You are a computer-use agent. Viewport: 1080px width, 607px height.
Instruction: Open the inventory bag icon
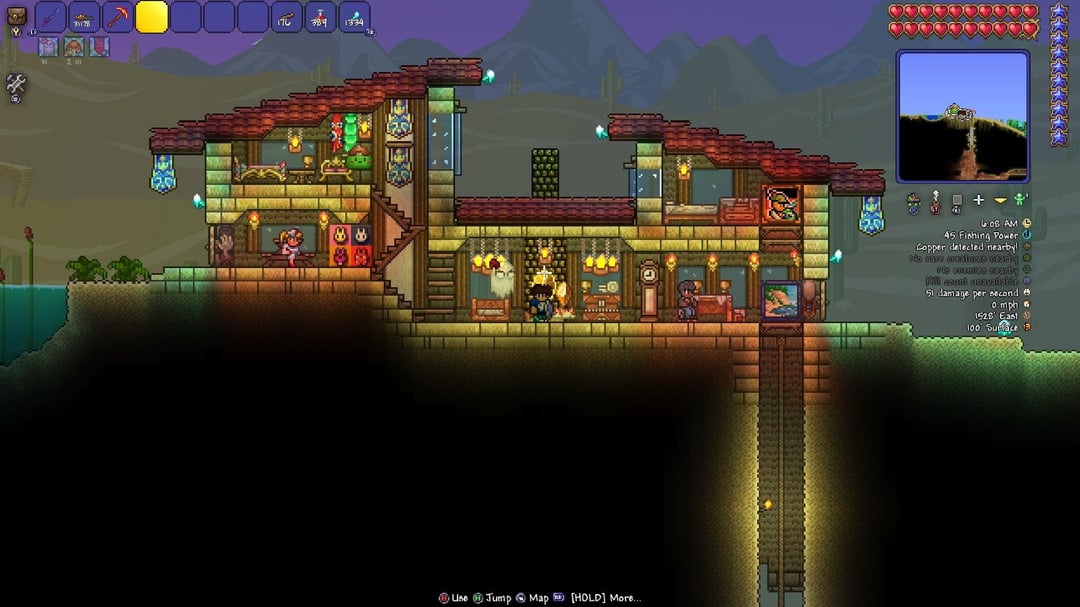click(15, 14)
